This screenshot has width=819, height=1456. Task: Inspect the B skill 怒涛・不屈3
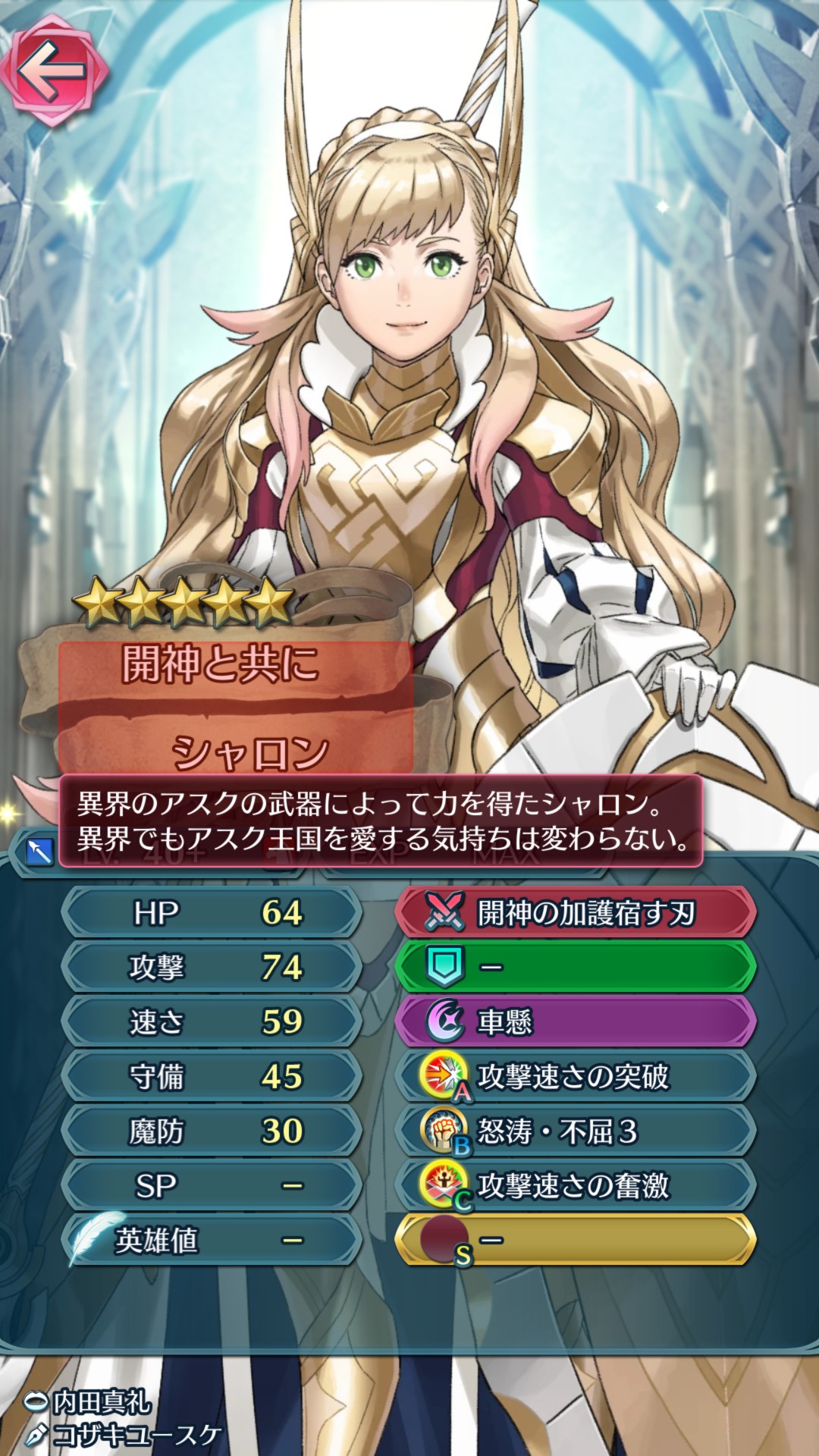(x=575, y=1131)
